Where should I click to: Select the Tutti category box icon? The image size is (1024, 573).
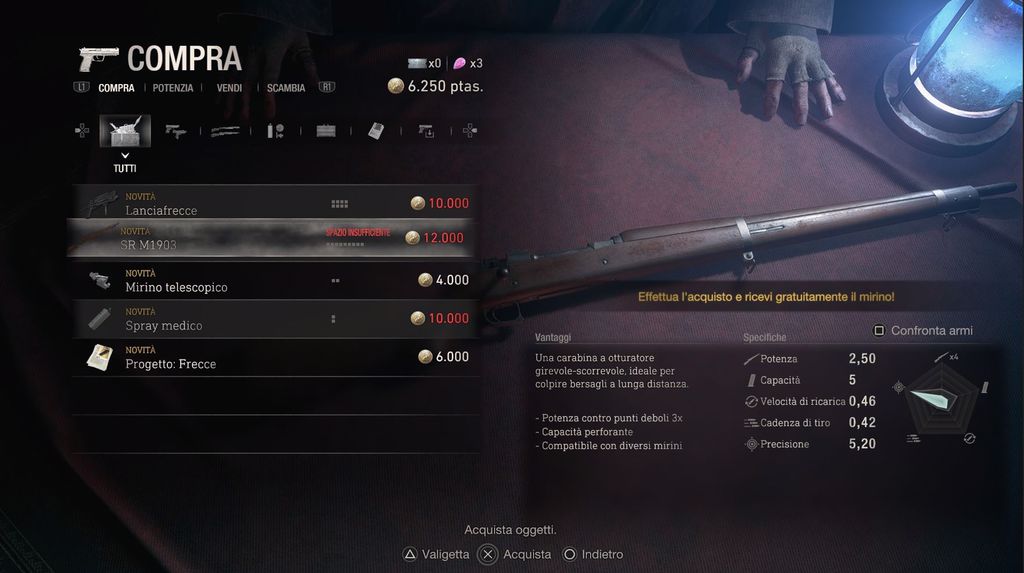click(x=125, y=131)
